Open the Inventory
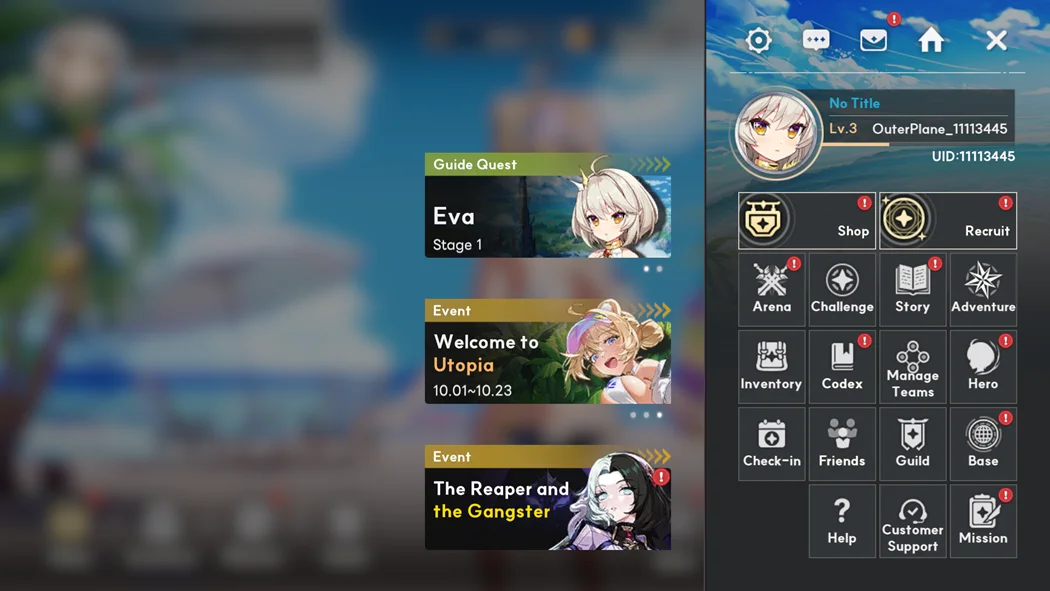1050x591 pixels. [772, 366]
